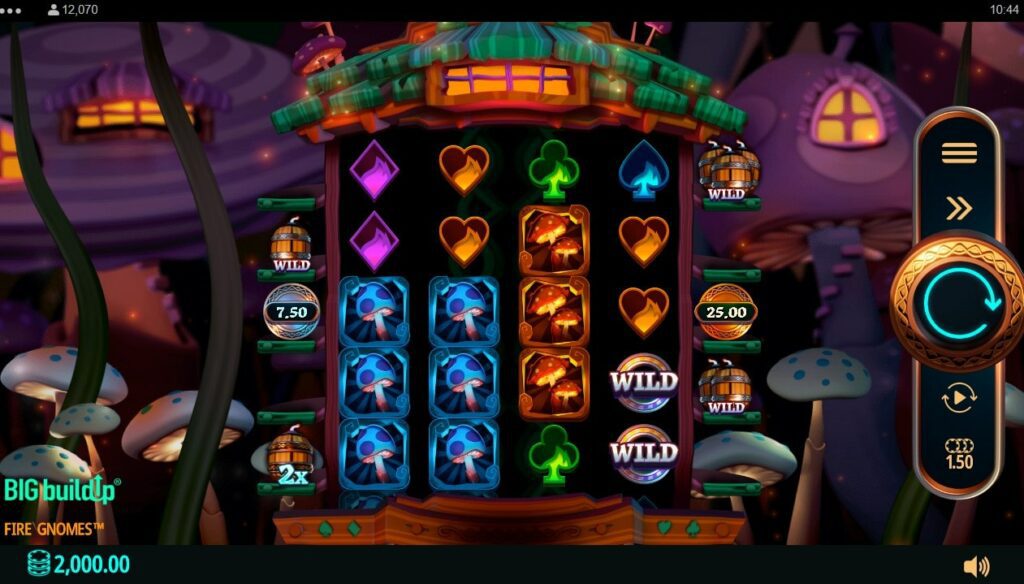Open the three-dot options at top left
Viewport: 1024px width, 584px height.
pos(12,10)
